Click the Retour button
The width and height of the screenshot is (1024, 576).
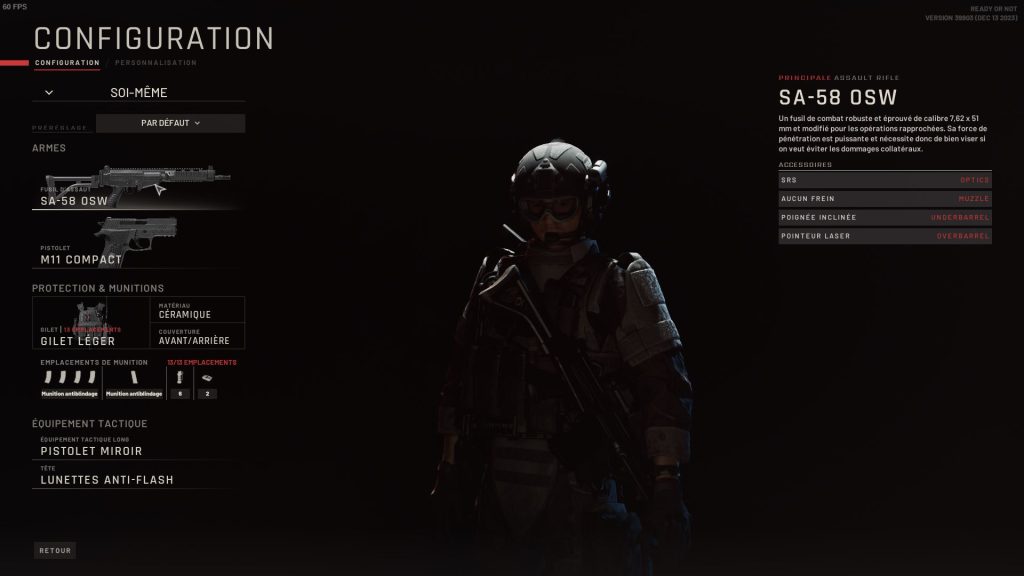pyautogui.click(x=55, y=550)
